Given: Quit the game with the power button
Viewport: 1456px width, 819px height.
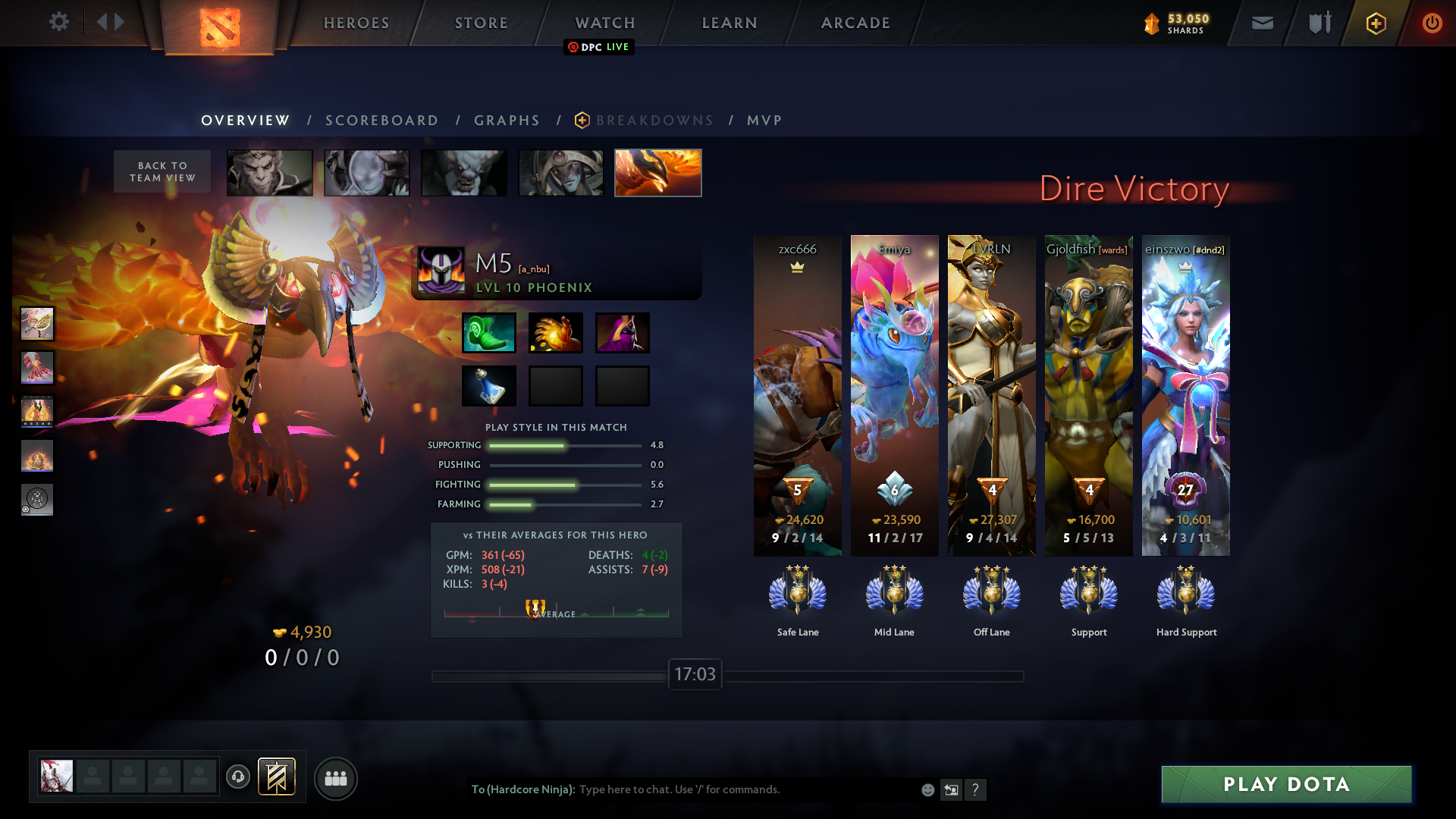Looking at the screenshot, I should (x=1432, y=23).
